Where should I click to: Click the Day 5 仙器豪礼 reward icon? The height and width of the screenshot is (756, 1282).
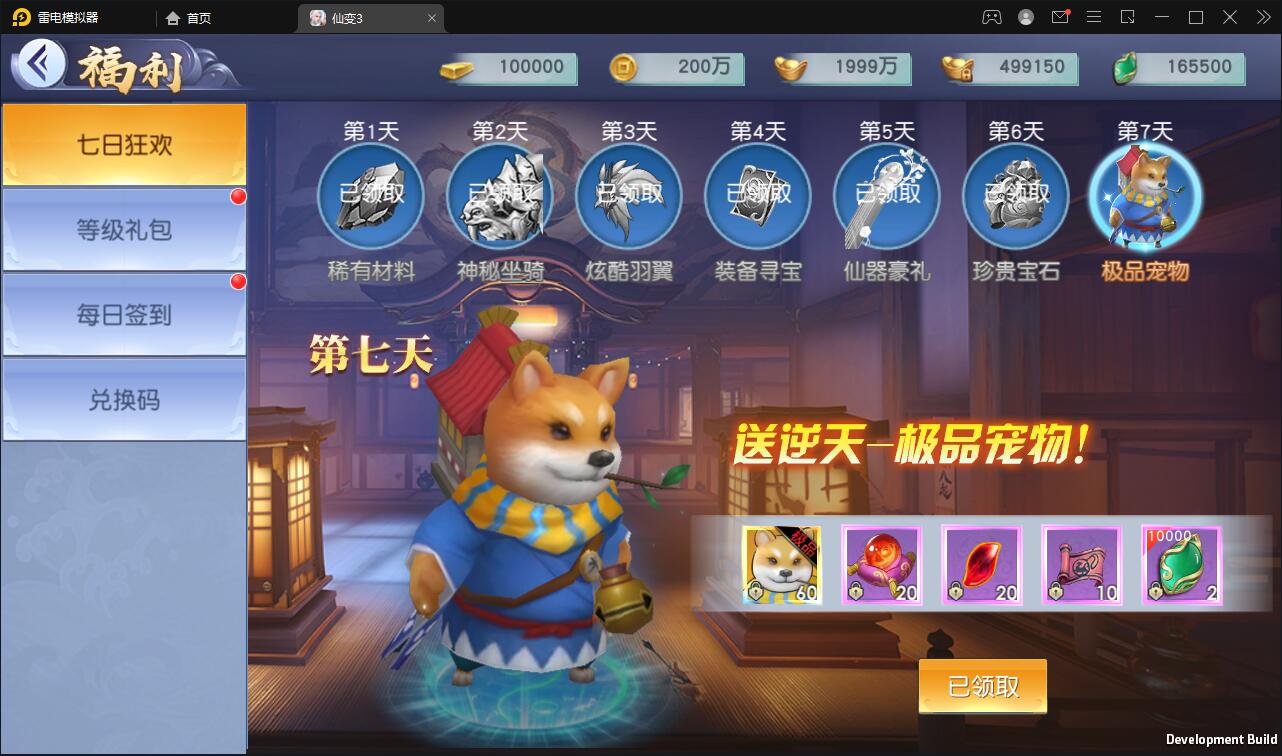pyautogui.click(x=886, y=197)
